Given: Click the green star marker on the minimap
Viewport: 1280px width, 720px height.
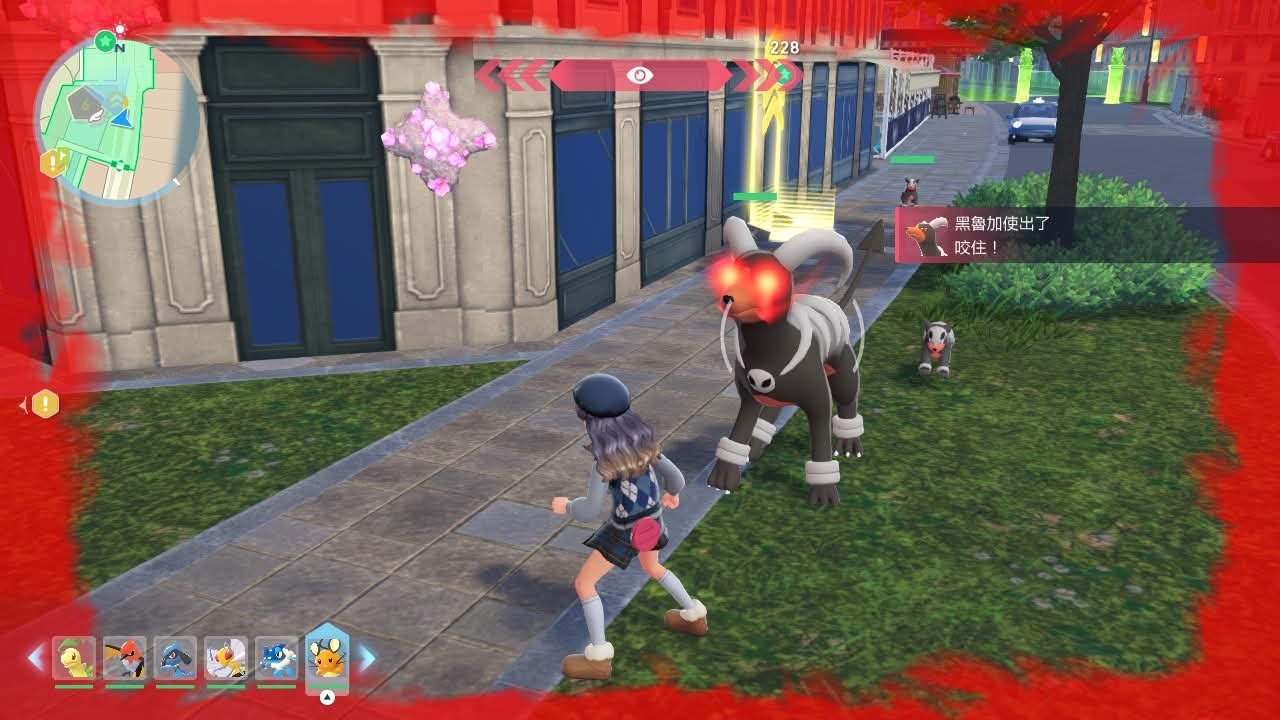Looking at the screenshot, I should pos(105,40).
